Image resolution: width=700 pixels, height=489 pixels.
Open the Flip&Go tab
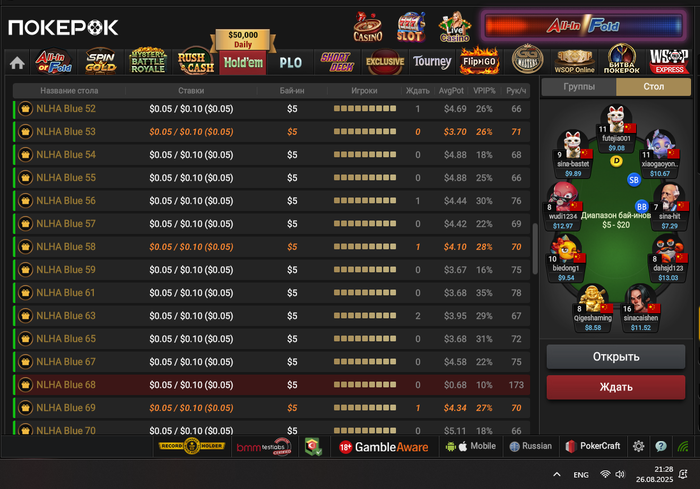[x=479, y=62]
